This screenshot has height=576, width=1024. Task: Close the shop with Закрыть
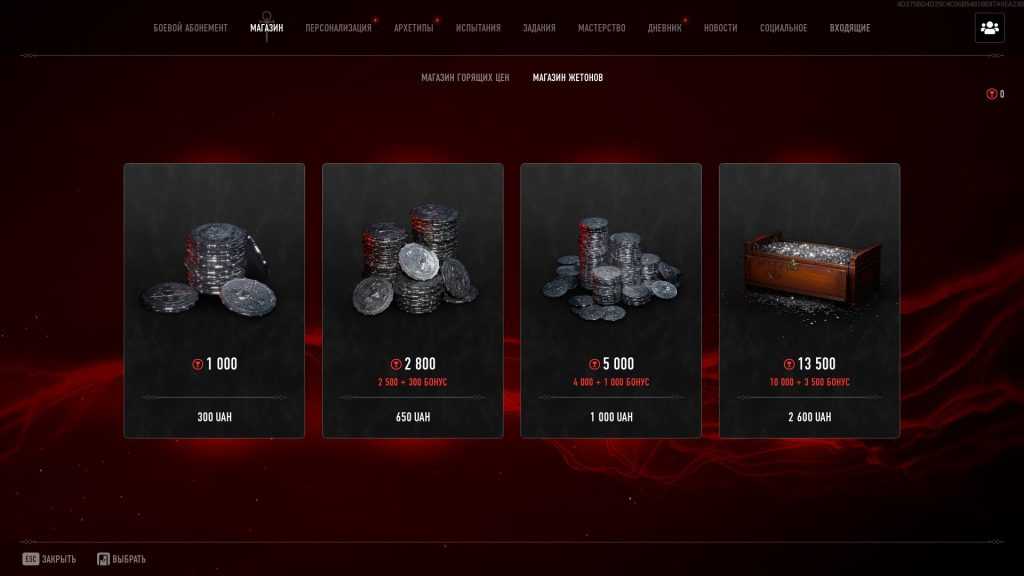(50, 559)
